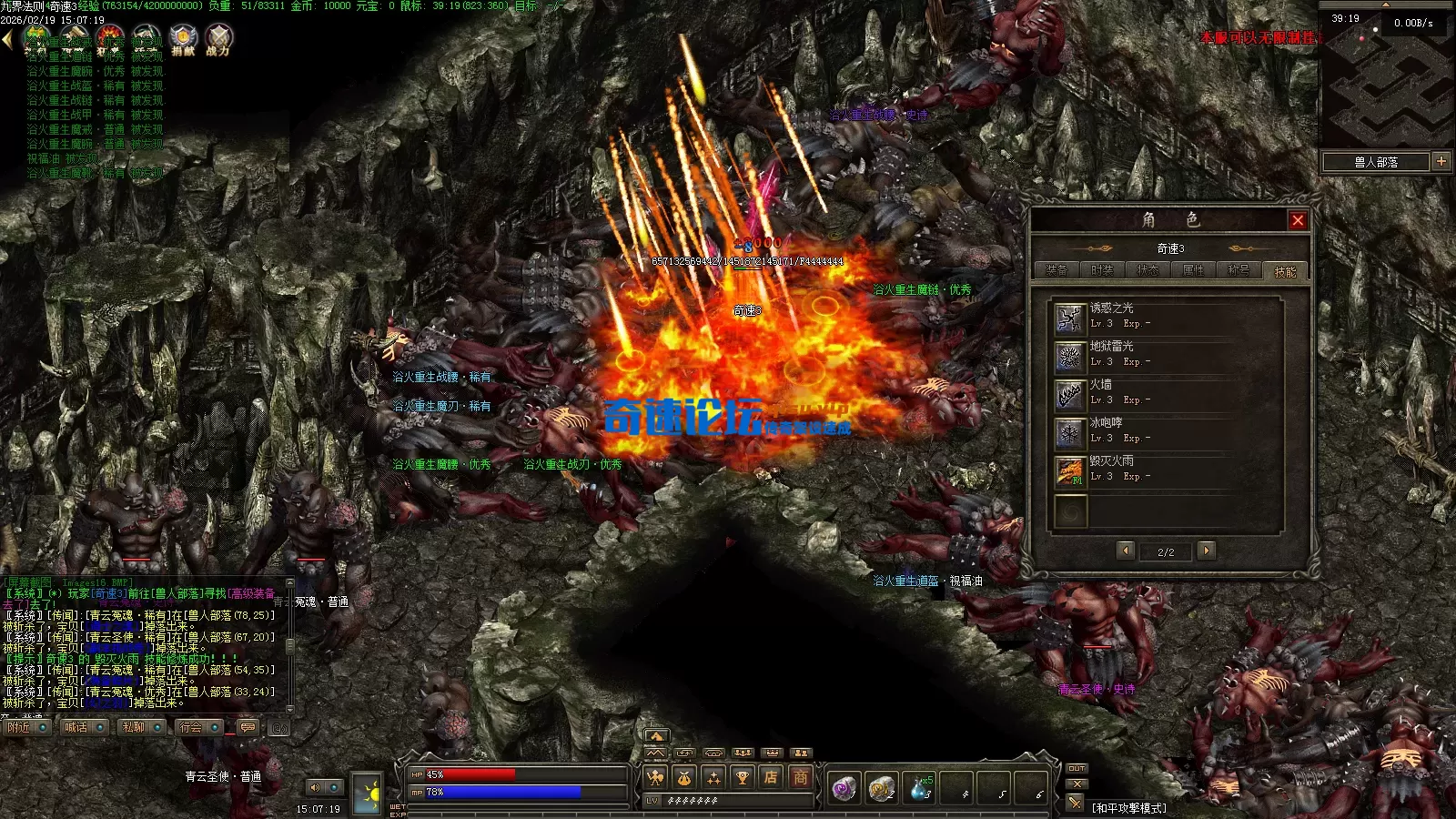The height and width of the screenshot is (819, 1456).
Task: Select the 地狱雷光 skill icon
Action: [x=1070, y=356]
